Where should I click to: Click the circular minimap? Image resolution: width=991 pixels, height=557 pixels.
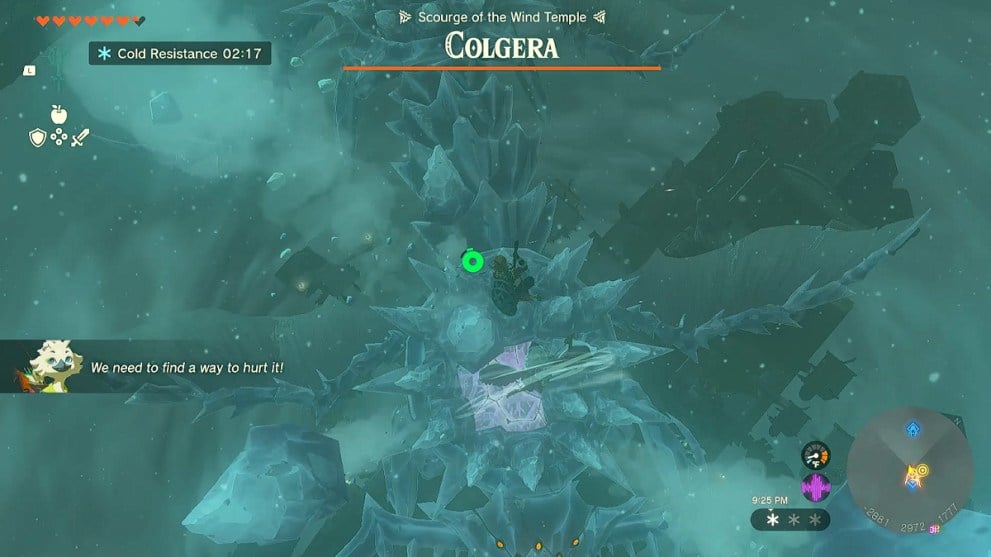pyautogui.click(x=909, y=467)
